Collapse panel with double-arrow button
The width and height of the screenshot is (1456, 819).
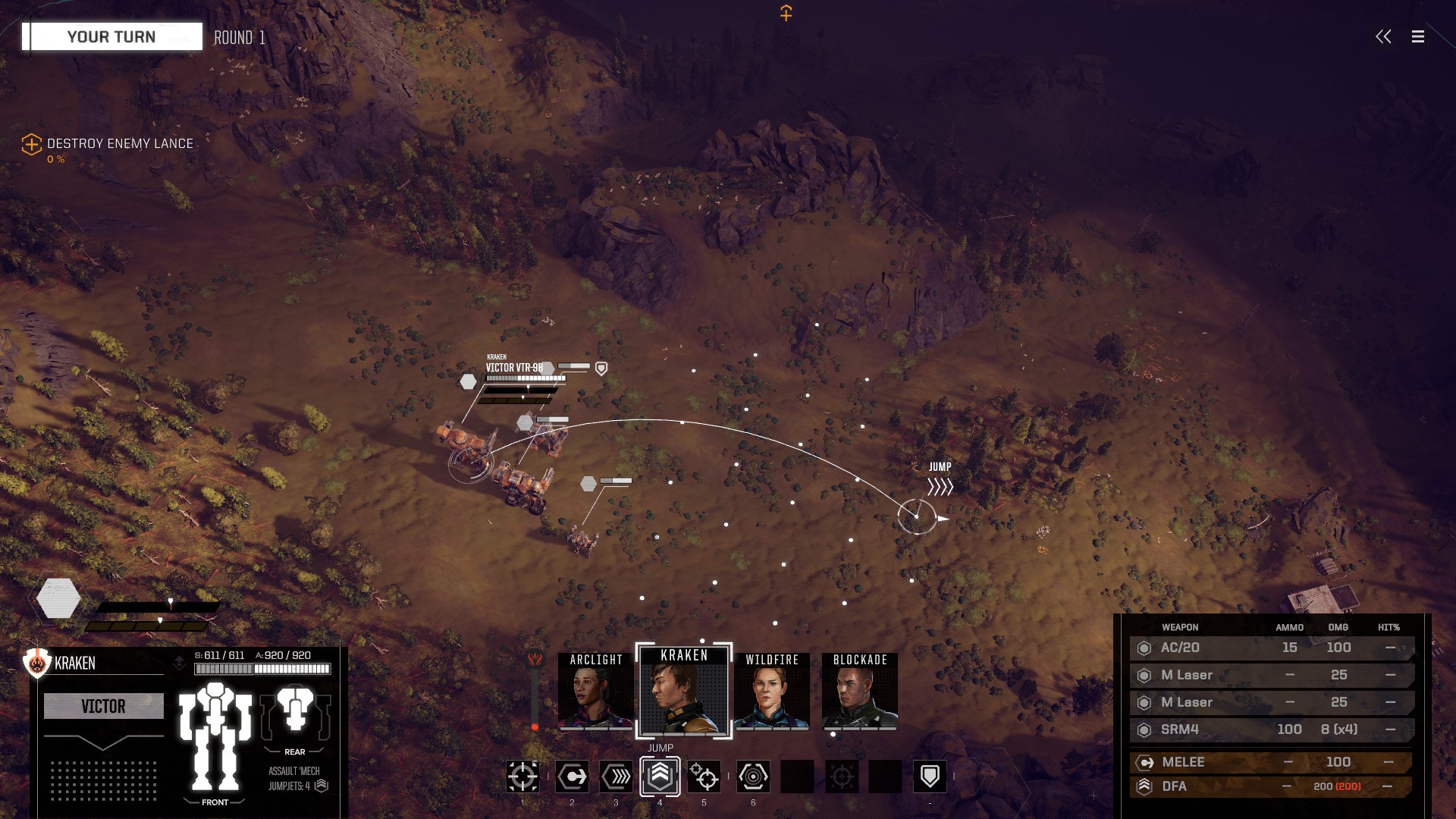pos(1383,36)
